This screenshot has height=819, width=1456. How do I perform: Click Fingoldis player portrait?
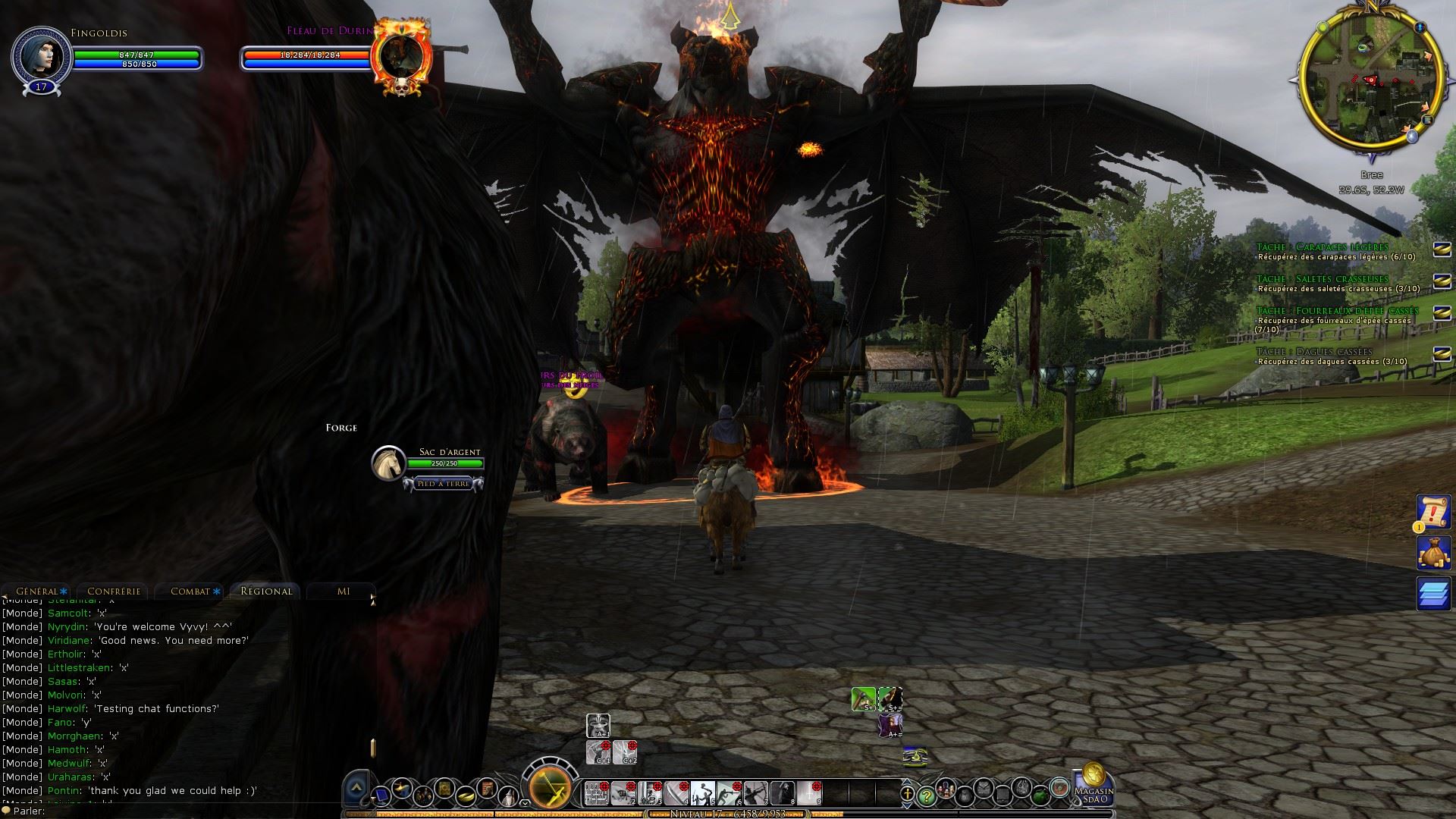(41, 57)
